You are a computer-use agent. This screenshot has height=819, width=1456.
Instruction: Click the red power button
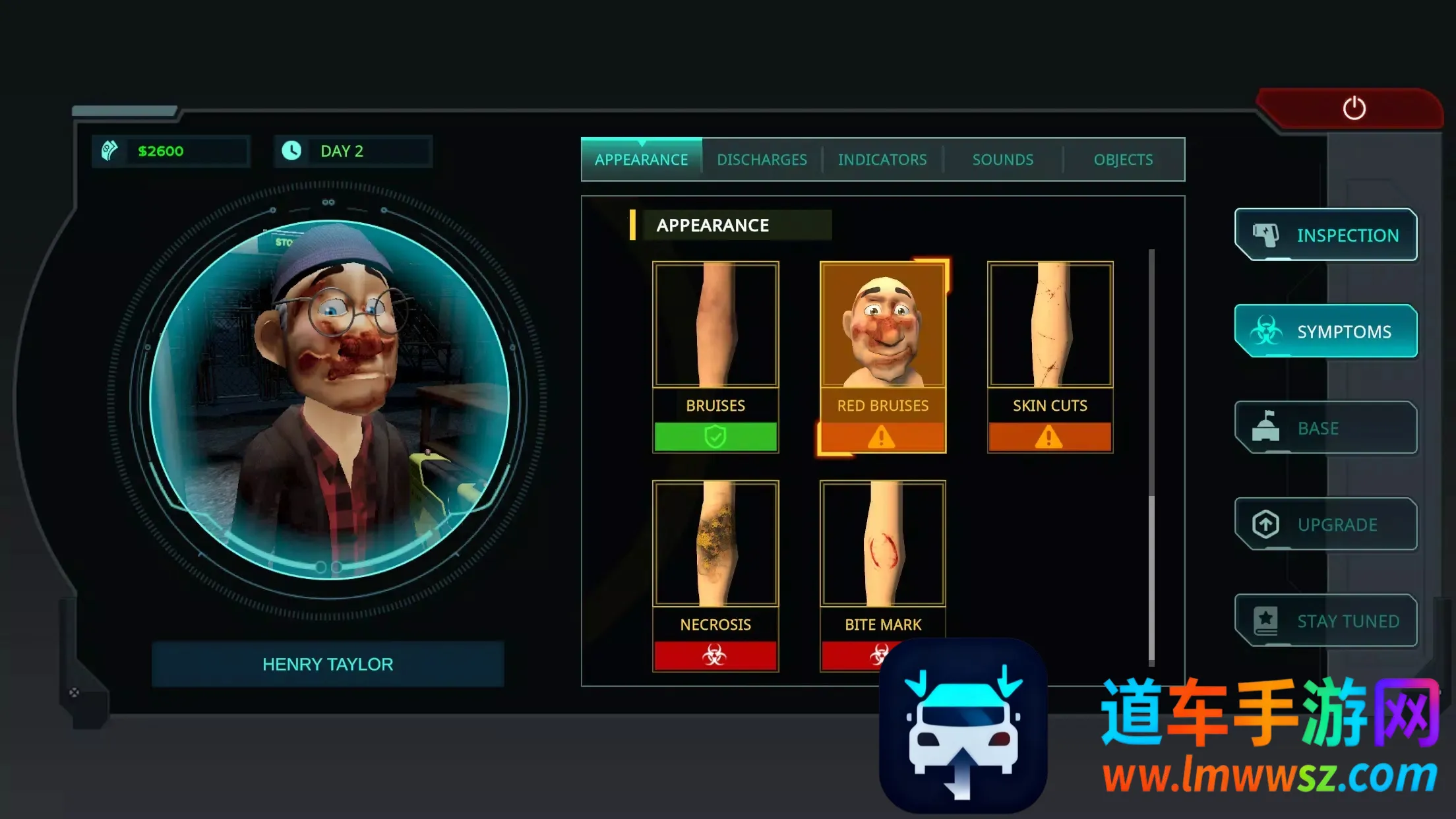click(x=1354, y=108)
